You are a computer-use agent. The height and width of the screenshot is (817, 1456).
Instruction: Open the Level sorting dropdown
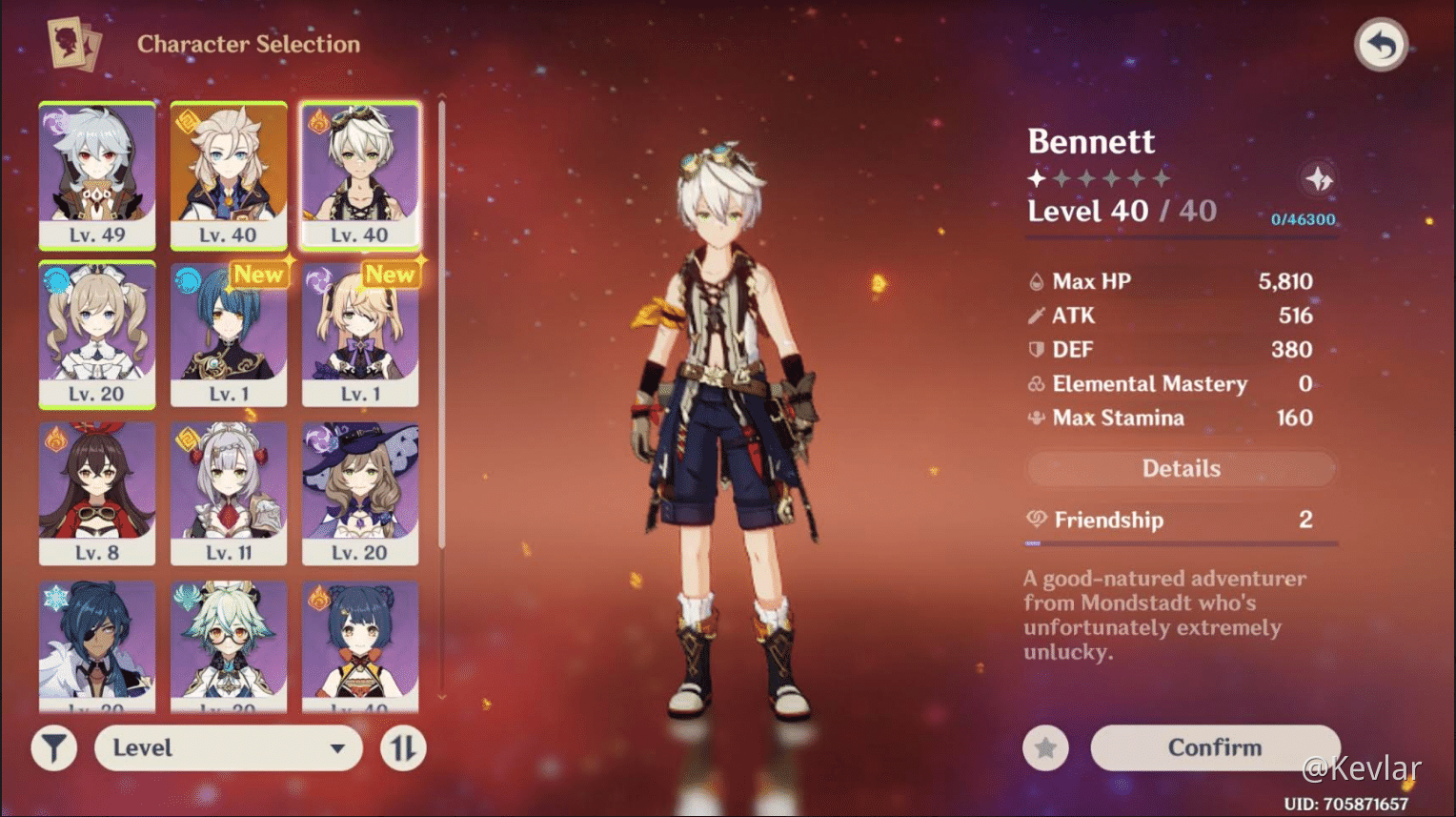[x=228, y=747]
